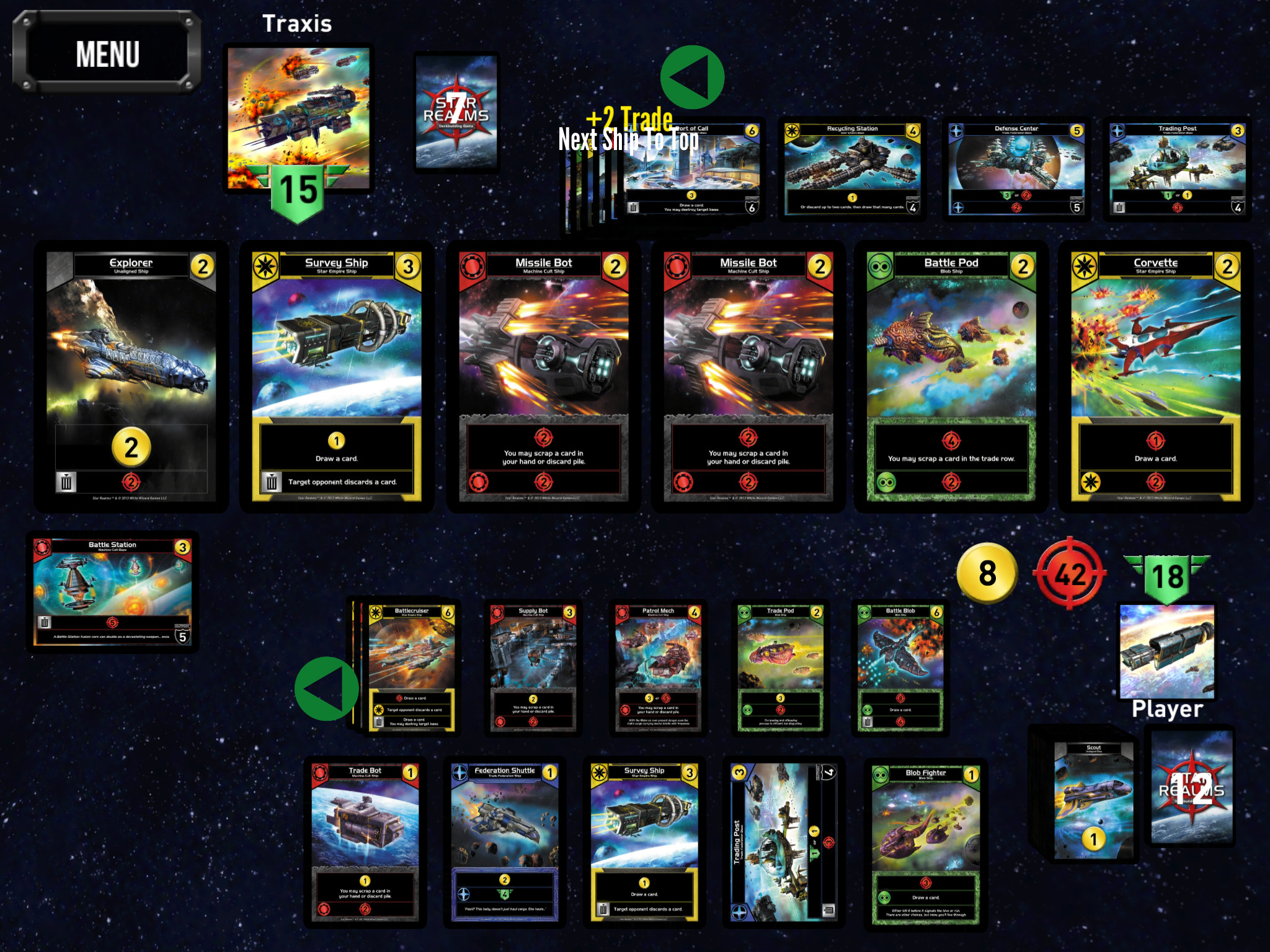Open the Player portrait

[x=1167, y=651]
